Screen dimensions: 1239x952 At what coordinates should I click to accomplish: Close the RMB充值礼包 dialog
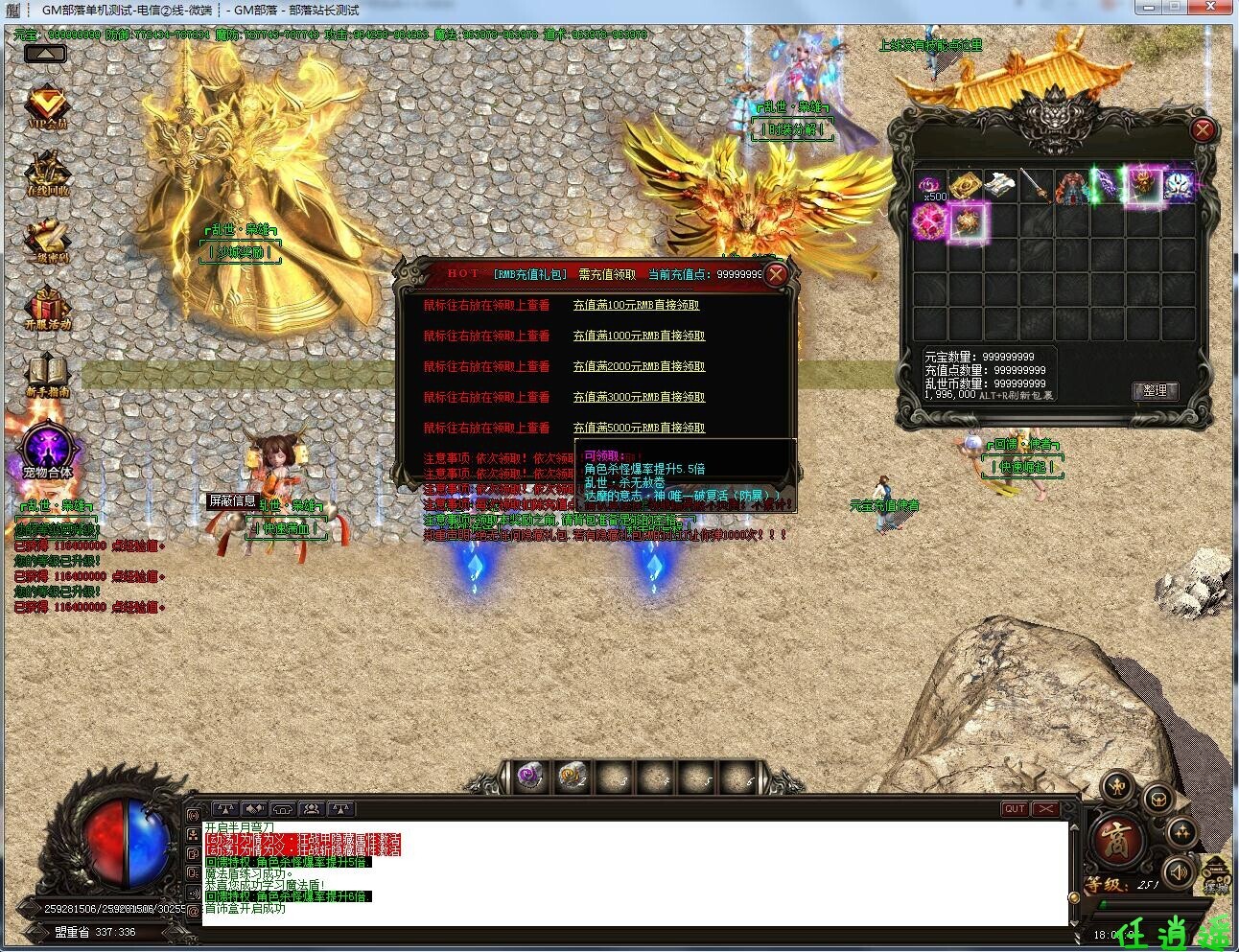[x=776, y=274]
